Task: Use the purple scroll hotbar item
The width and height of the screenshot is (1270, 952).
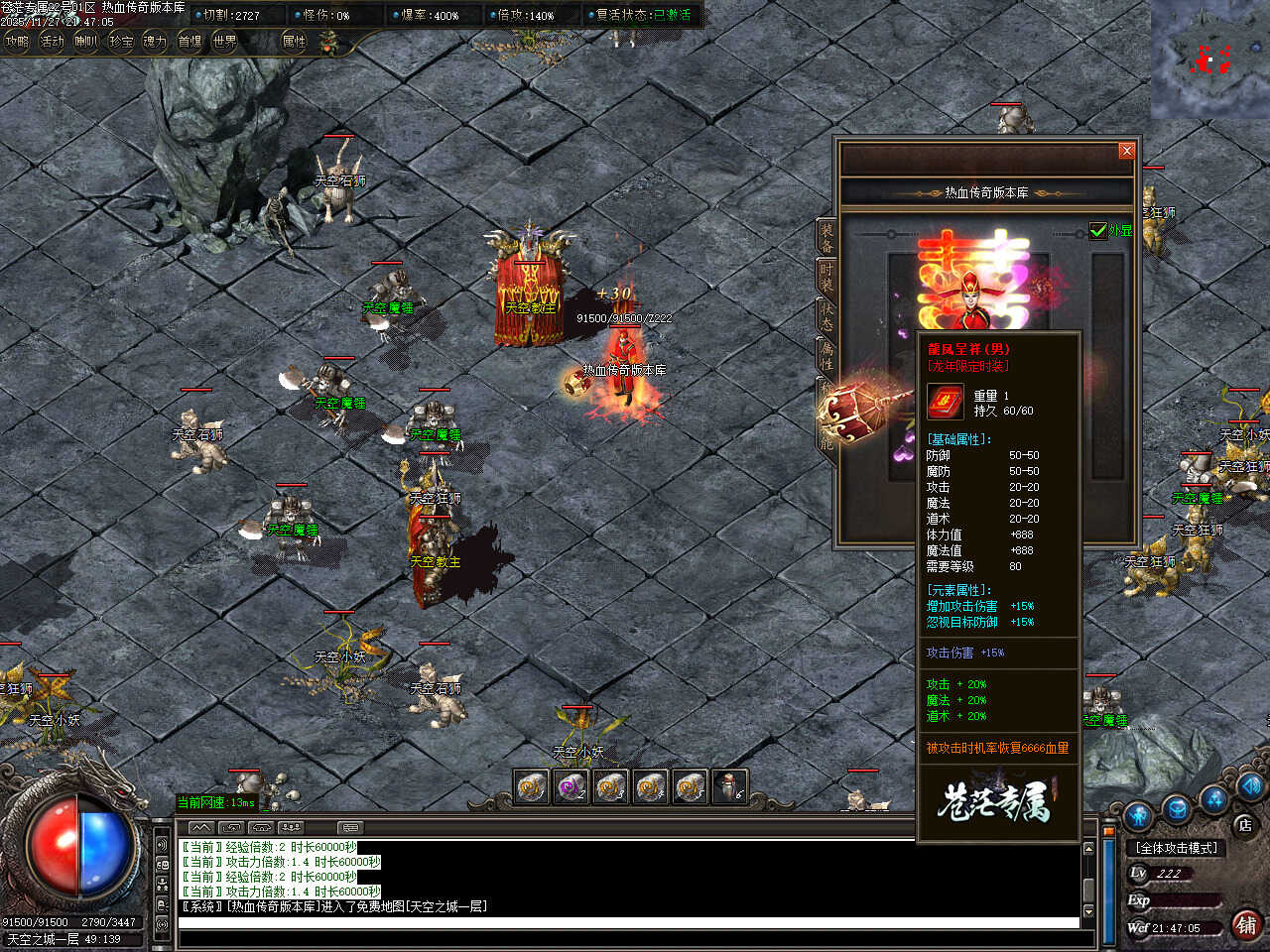Action: click(x=571, y=787)
